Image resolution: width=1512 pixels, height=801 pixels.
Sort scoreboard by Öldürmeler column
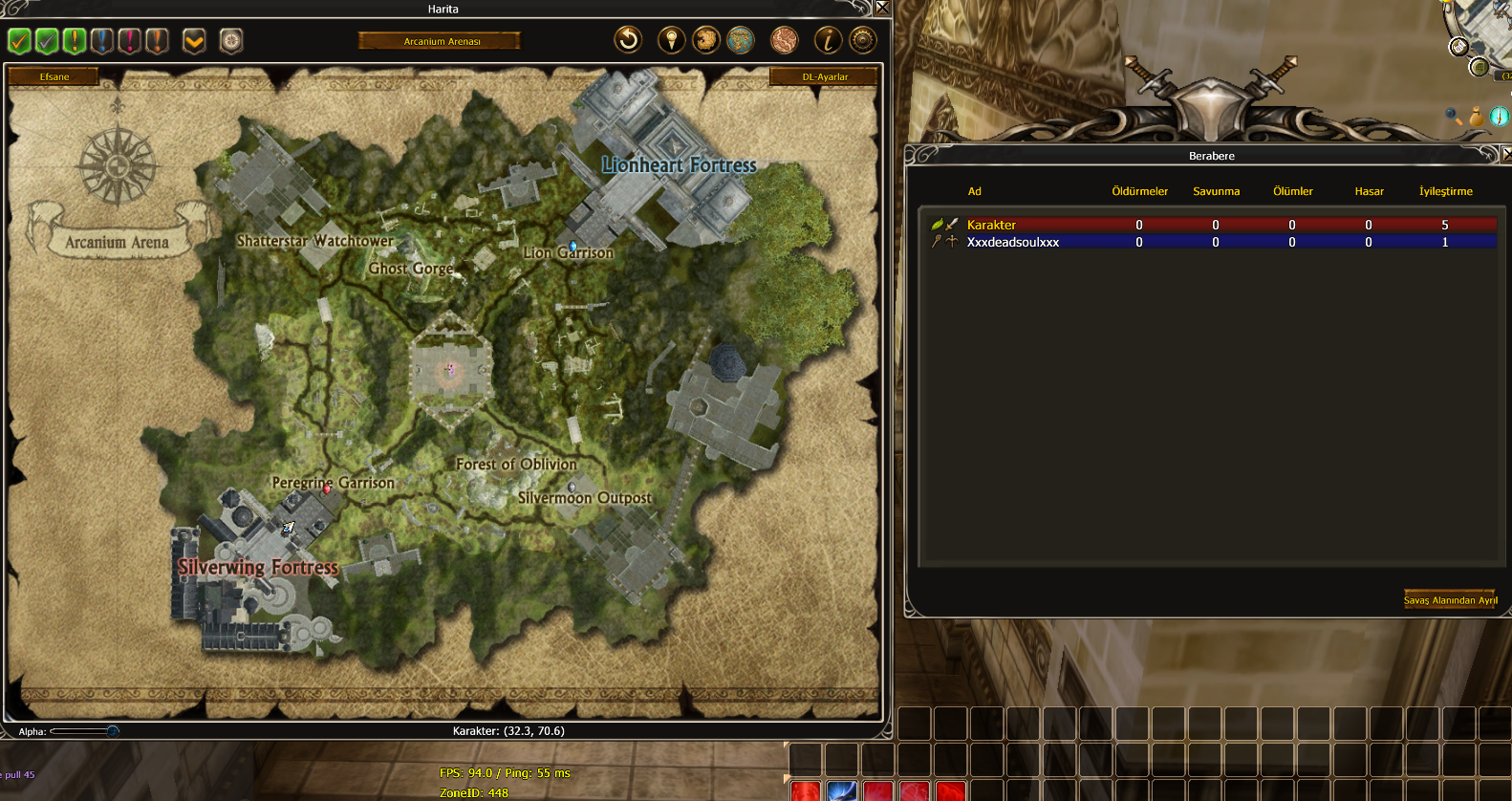click(1139, 191)
